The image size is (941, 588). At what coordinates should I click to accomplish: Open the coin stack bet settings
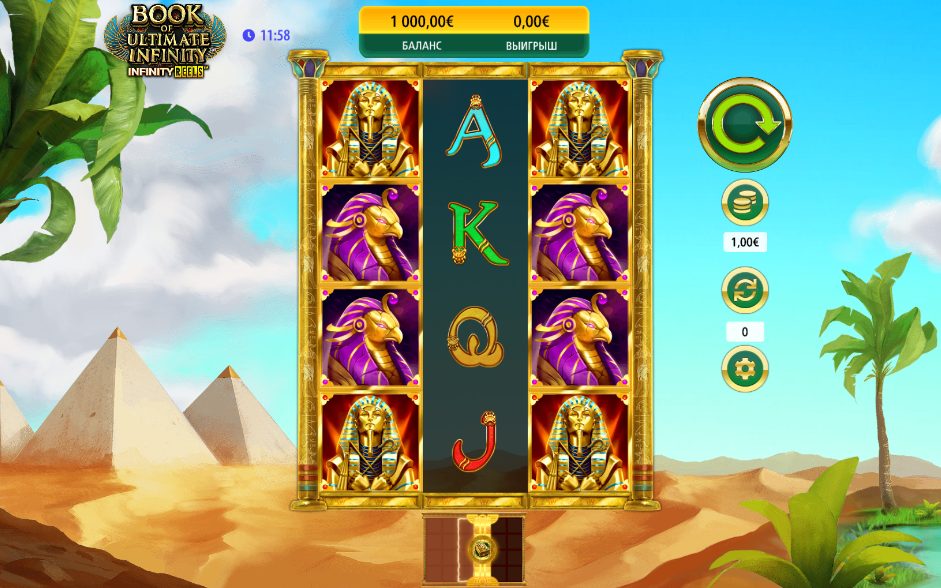744,203
